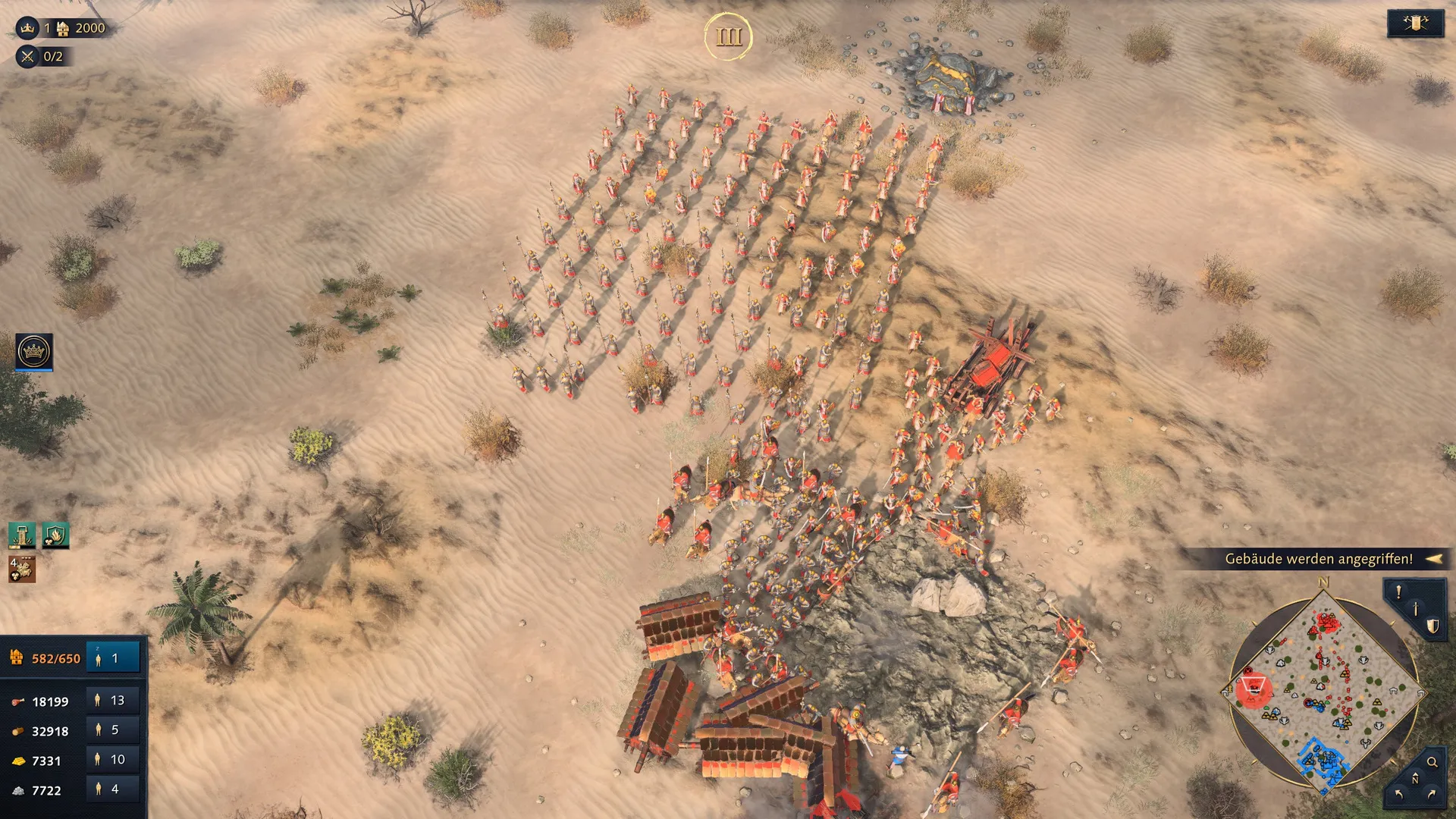Image resolution: width=1456 pixels, height=819 pixels.
Task: Activate the exclamation mark ping button
Action: point(1398,591)
